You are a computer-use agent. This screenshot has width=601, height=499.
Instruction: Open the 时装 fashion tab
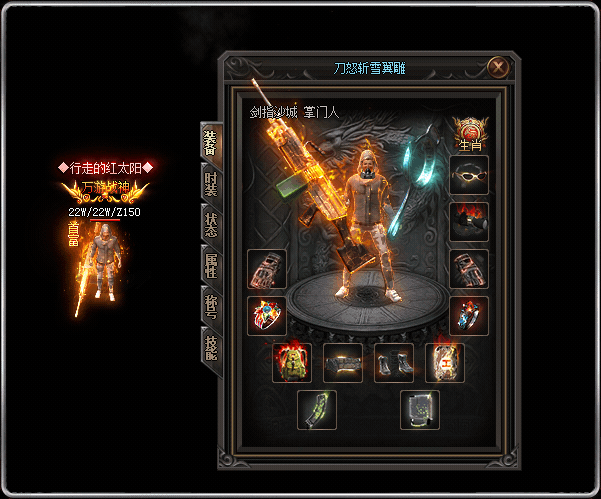click(210, 182)
